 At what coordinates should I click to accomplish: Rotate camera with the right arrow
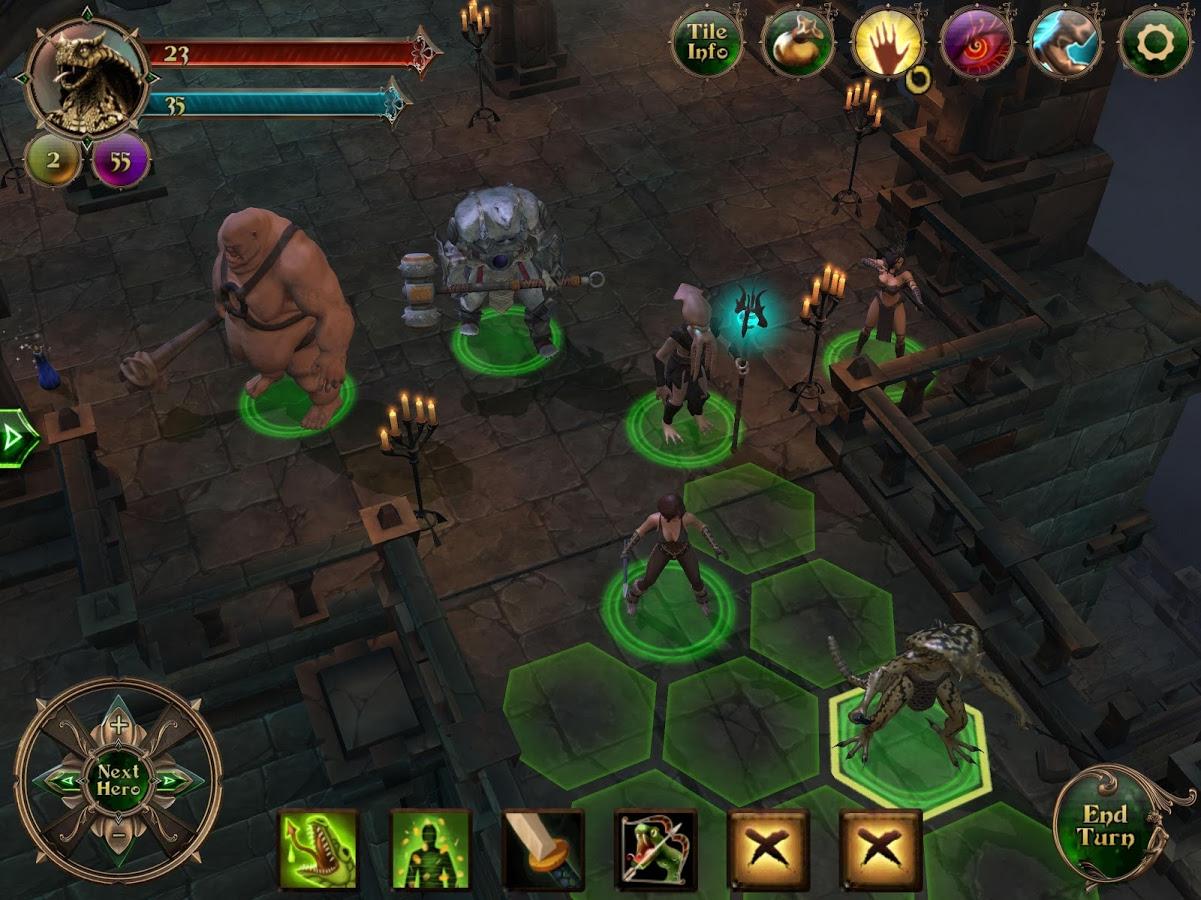tap(171, 780)
